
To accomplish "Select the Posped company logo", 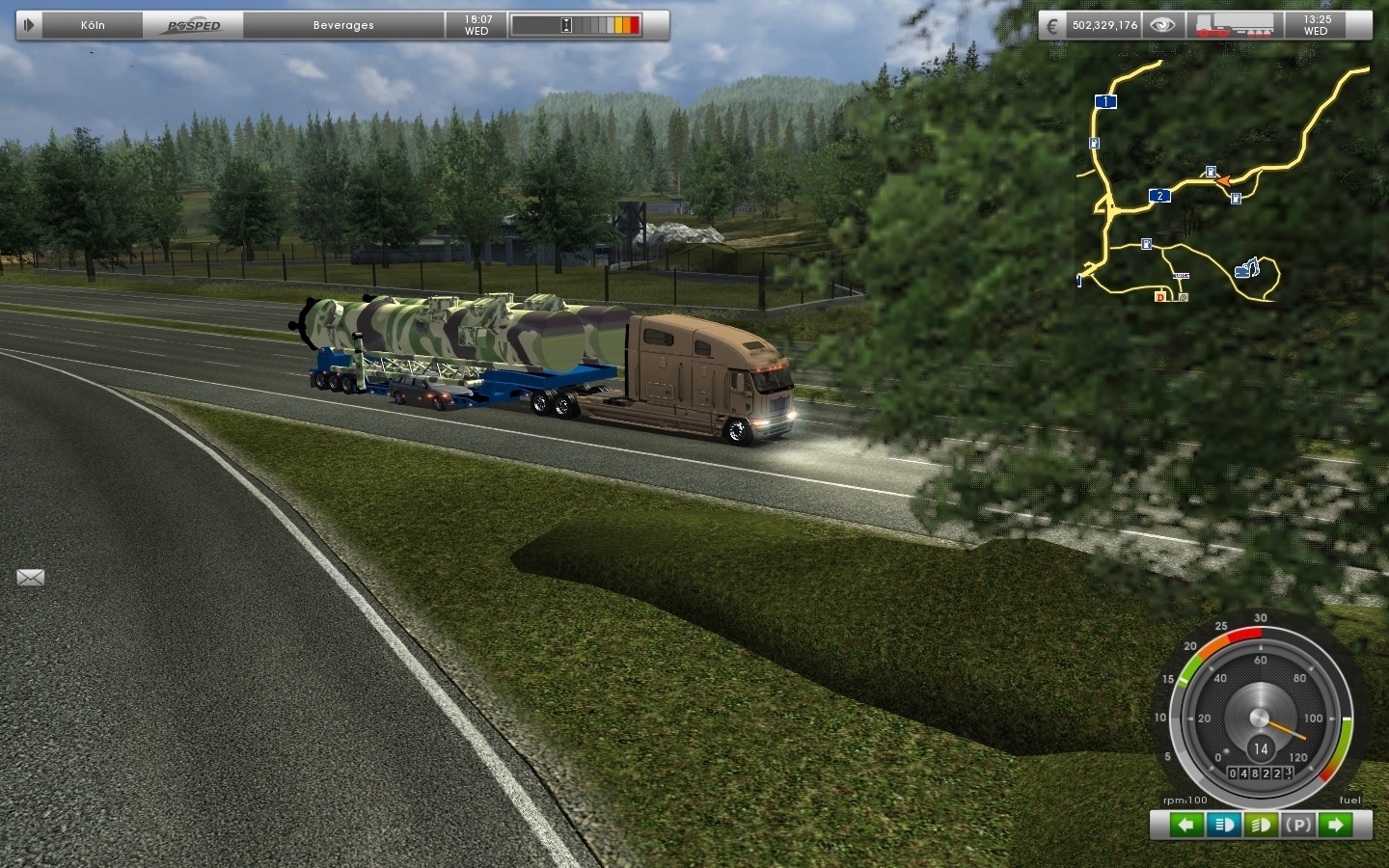I will [x=194, y=25].
